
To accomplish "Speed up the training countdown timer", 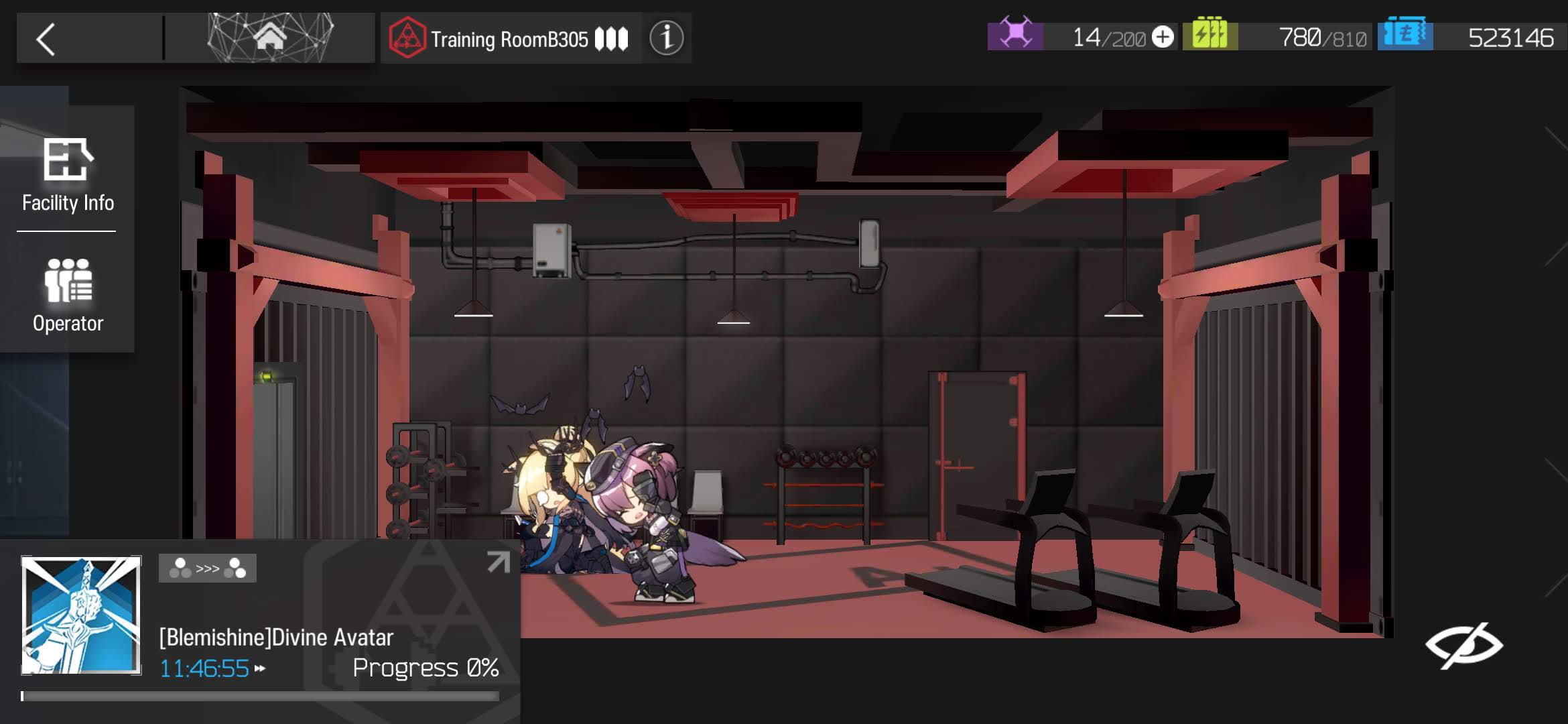I will [260, 668].
